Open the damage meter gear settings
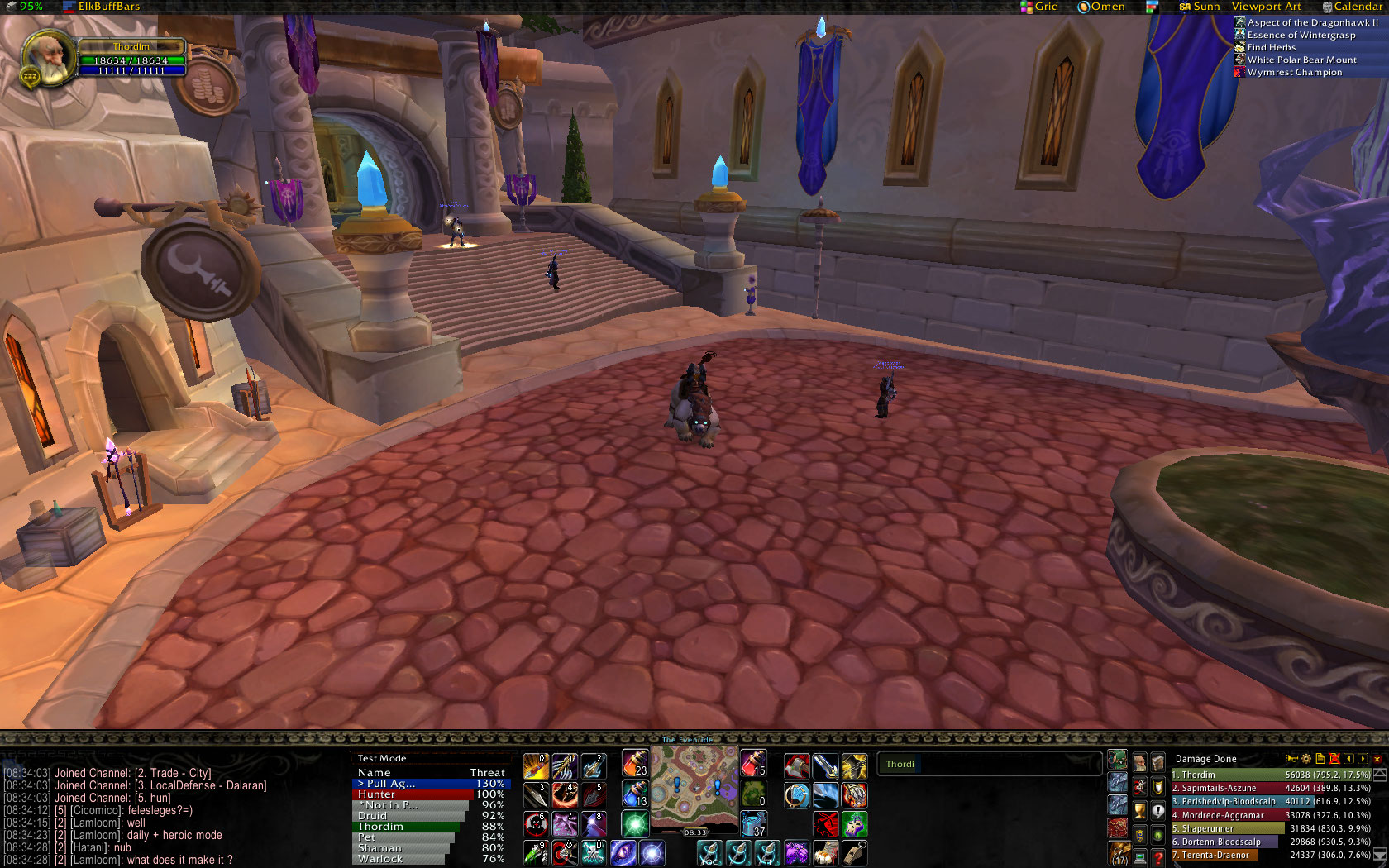 click(x=1306, y=759)
